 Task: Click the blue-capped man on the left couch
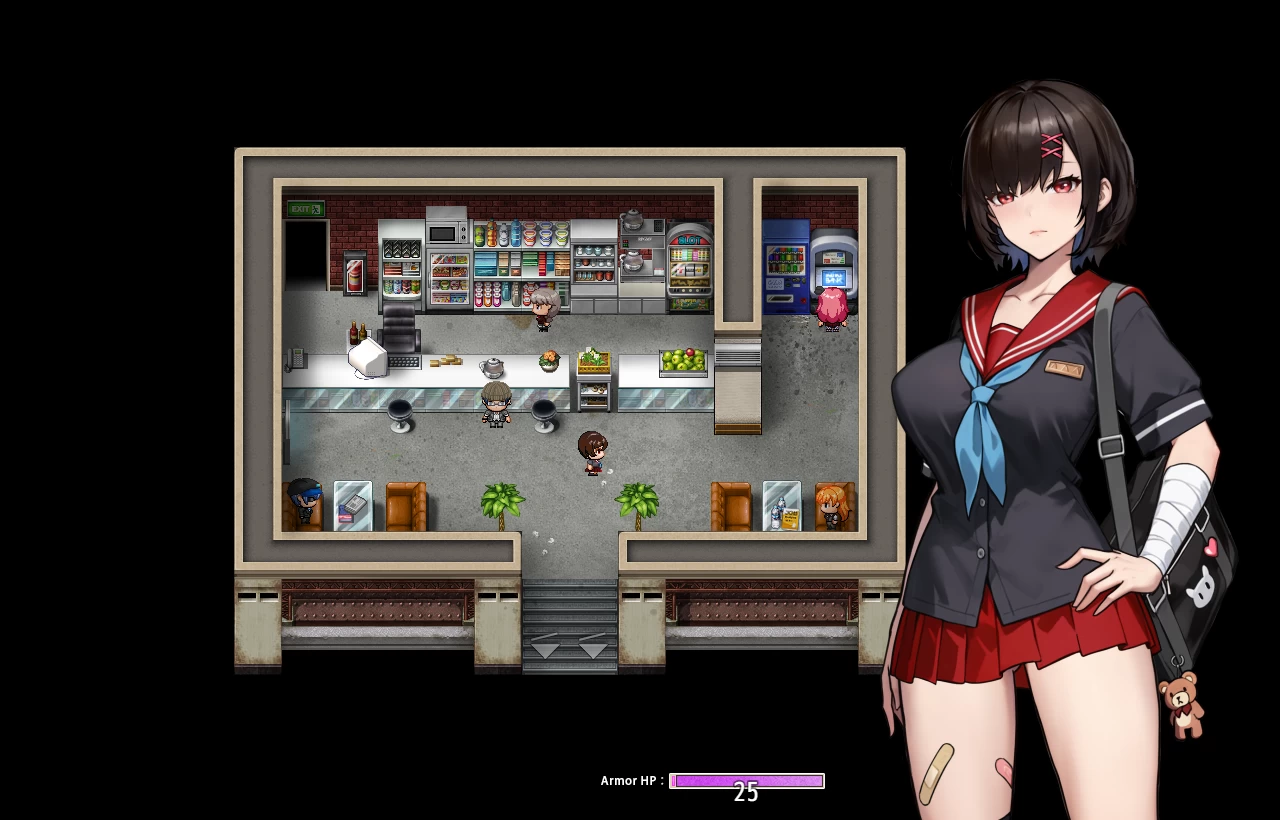[303, 500]
